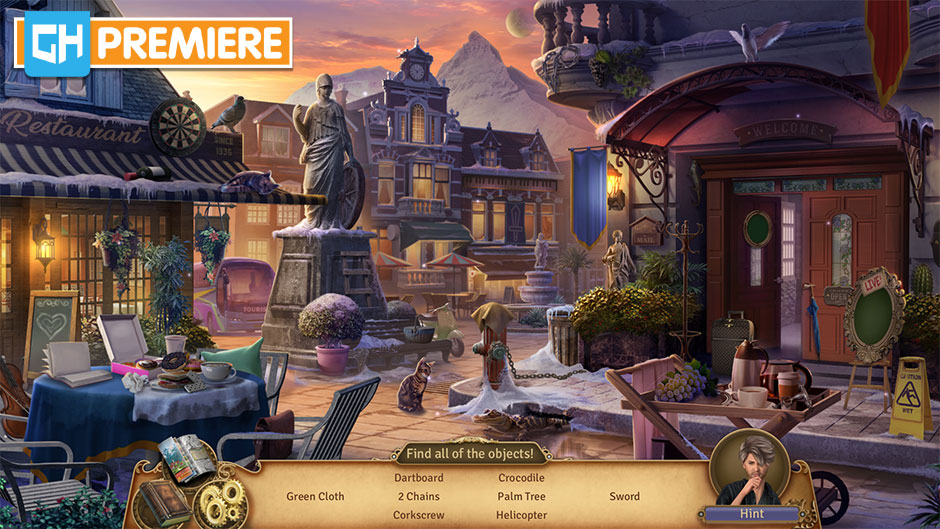Select the Dartboard list entry
The height and width of the screenshot is (529, 940).
tap(418, 478)
